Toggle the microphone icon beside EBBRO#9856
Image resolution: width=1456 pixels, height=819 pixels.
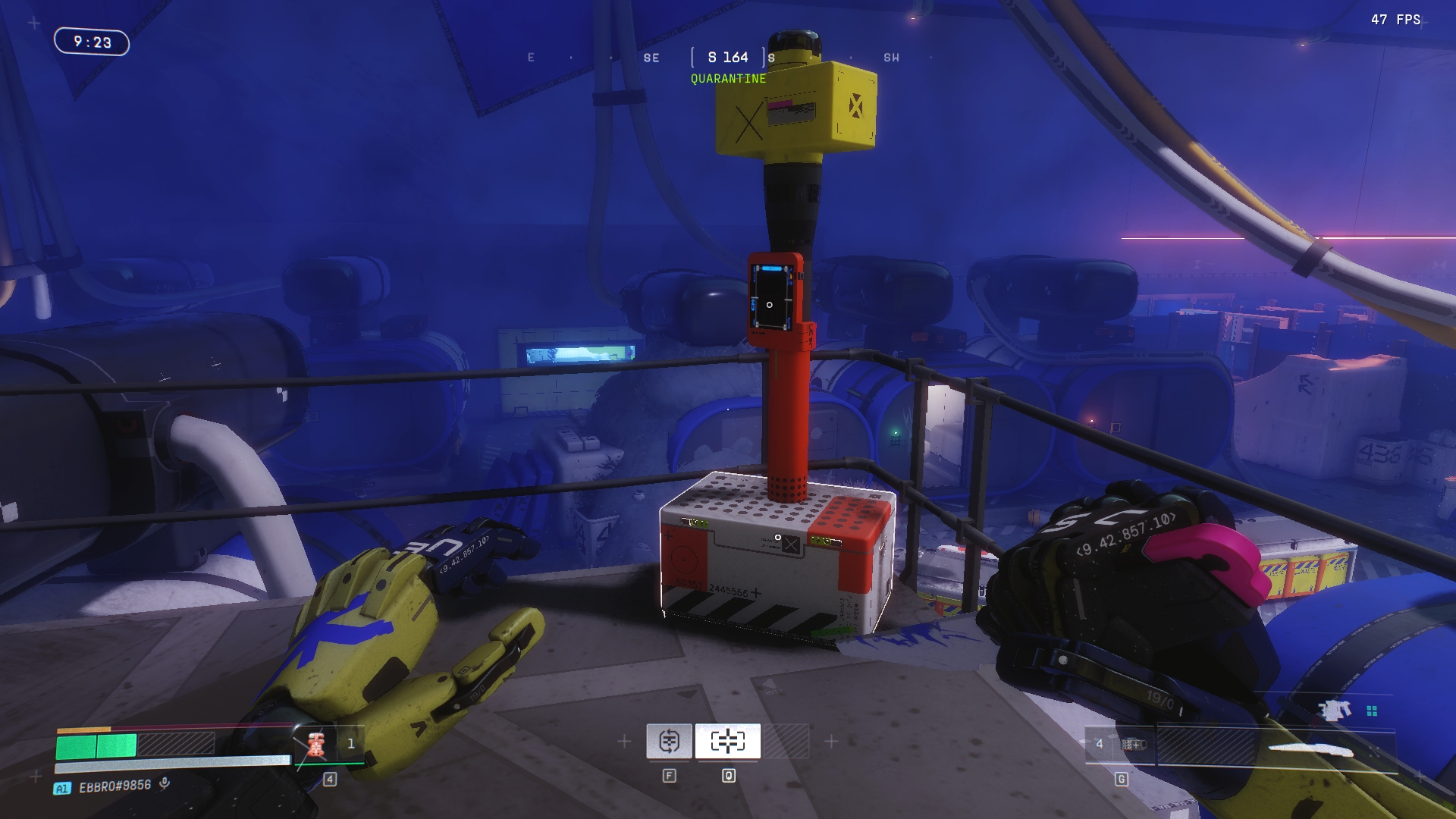point(164,784)
